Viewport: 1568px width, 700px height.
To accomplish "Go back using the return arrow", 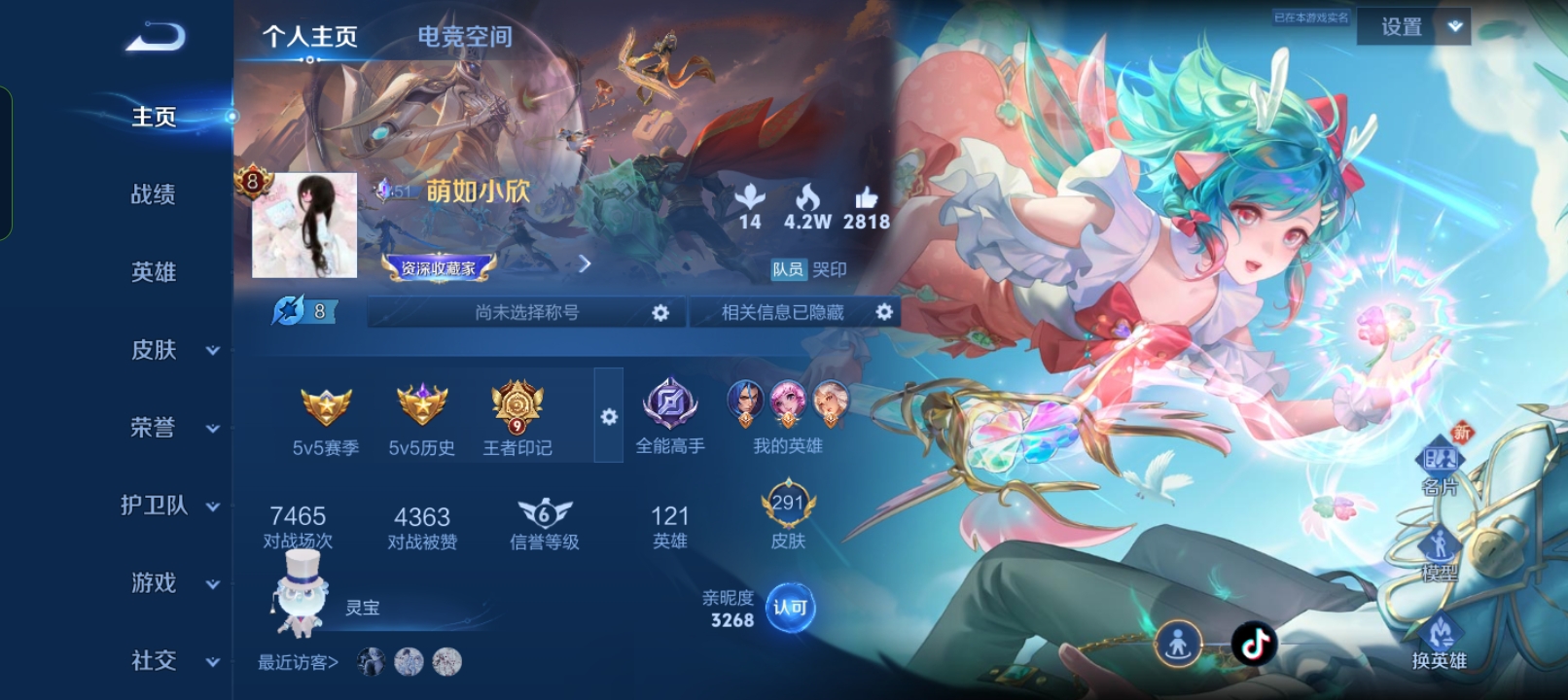I will (x=156, y=37).
